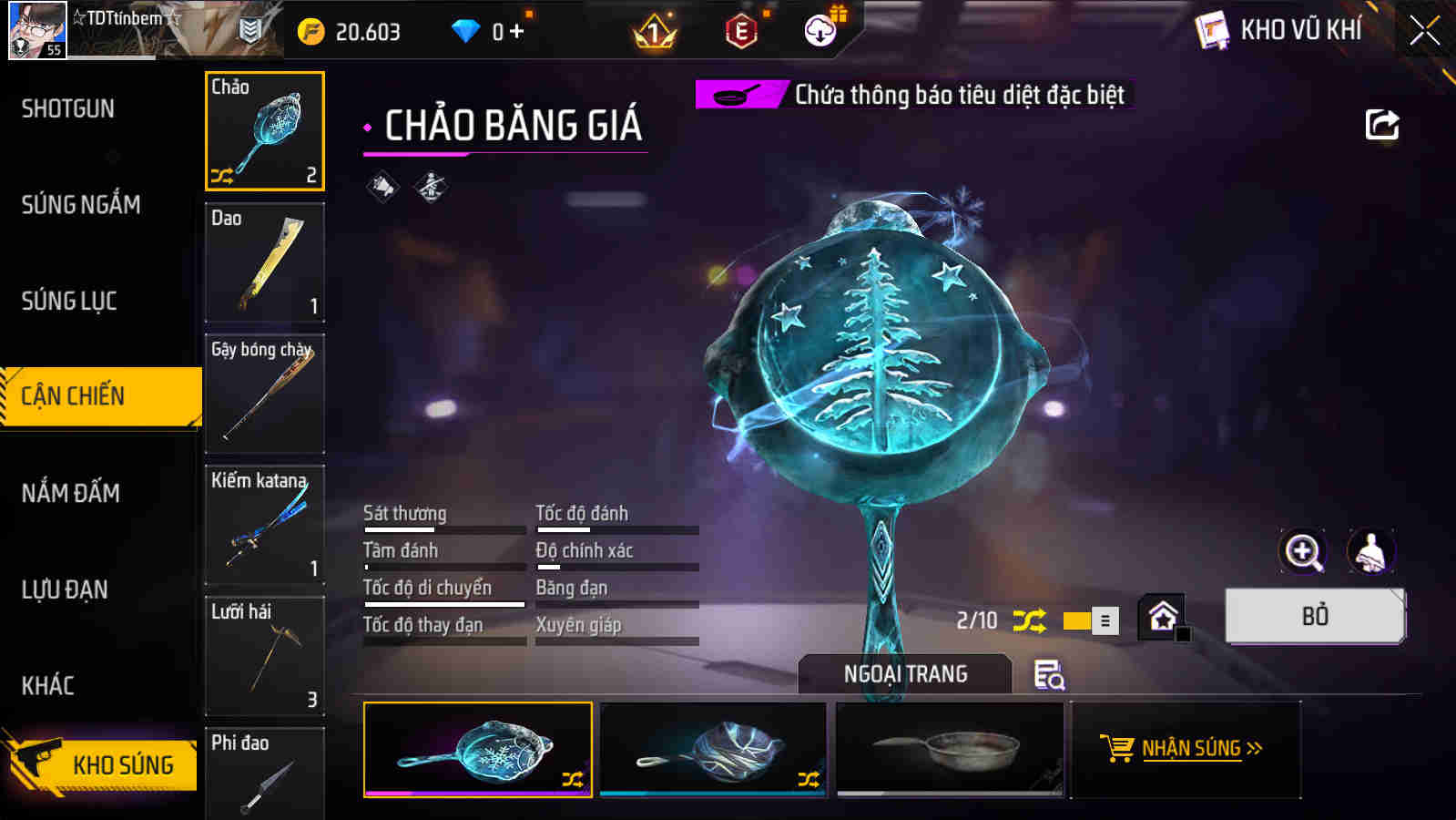Click the character preview icon beside the magnifier
This screenshot has height=820, width=1456.
1369,552
